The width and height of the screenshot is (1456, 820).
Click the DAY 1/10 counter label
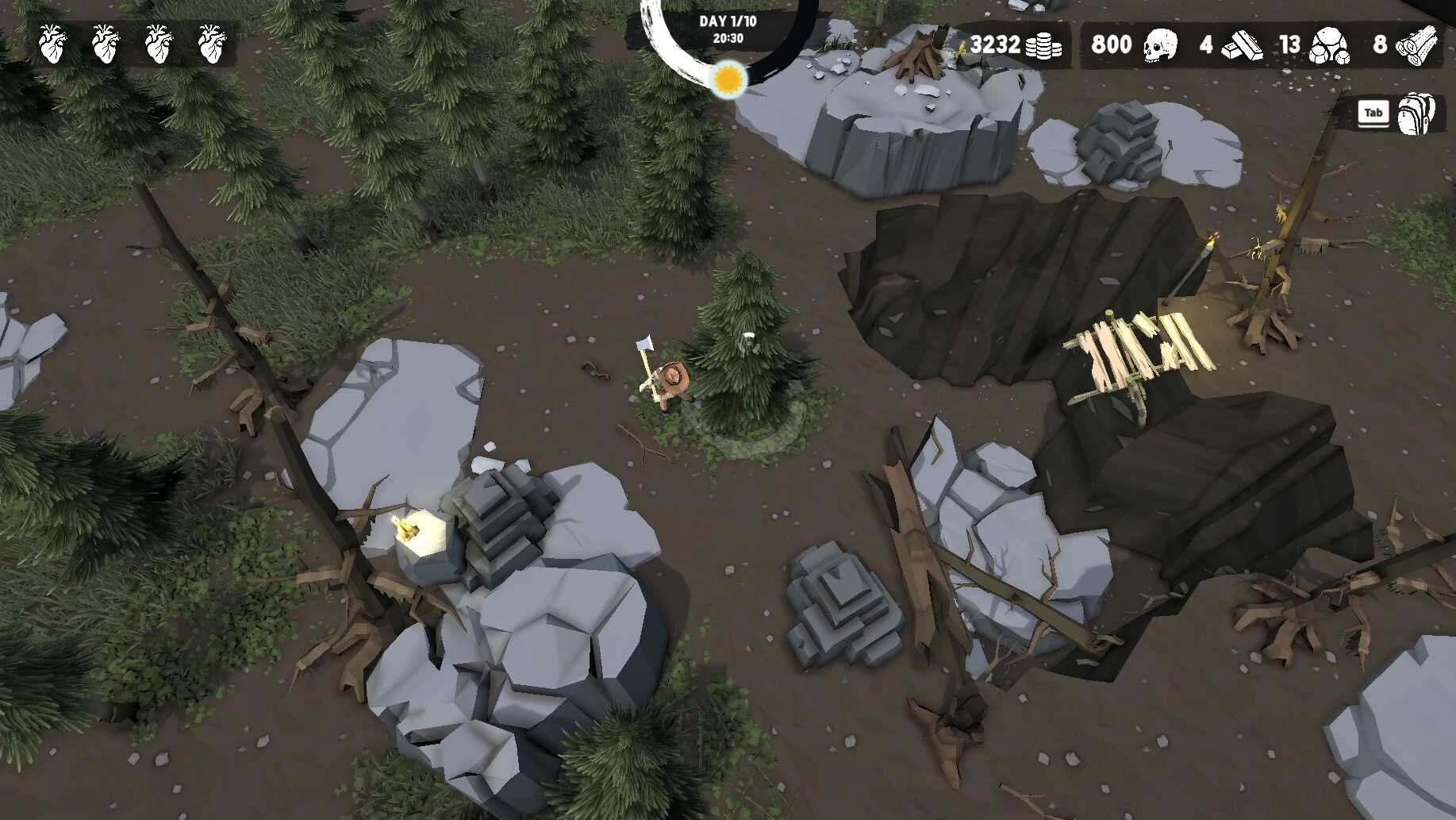click(727, 22)
